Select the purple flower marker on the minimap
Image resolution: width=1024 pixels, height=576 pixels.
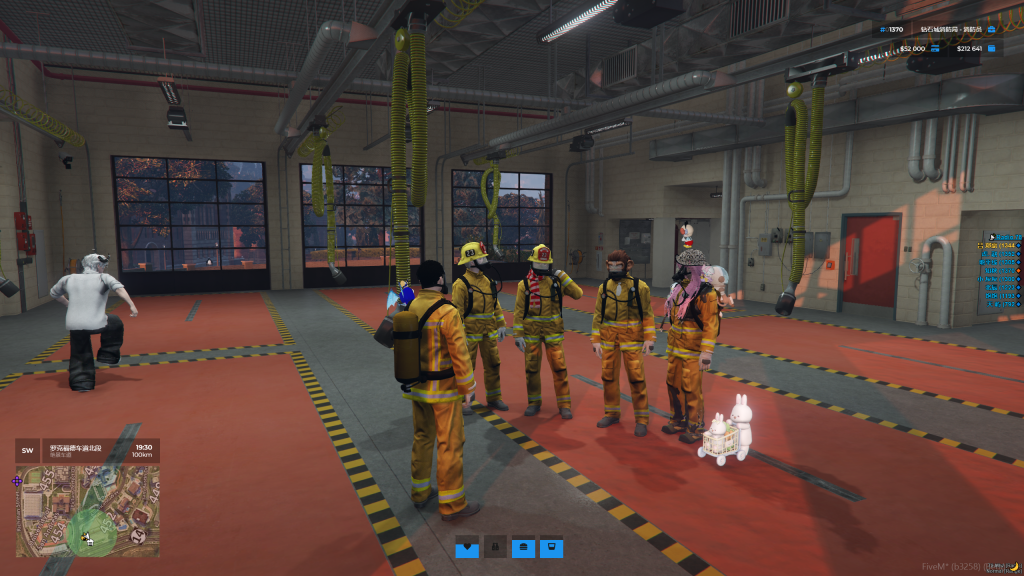point(17,481)
